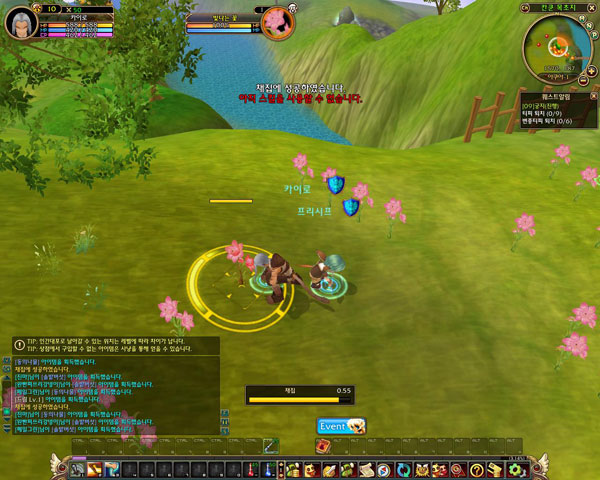Open the question mark help icon
This screenshot has height=480, width=600.
click(x=478, y=469)
